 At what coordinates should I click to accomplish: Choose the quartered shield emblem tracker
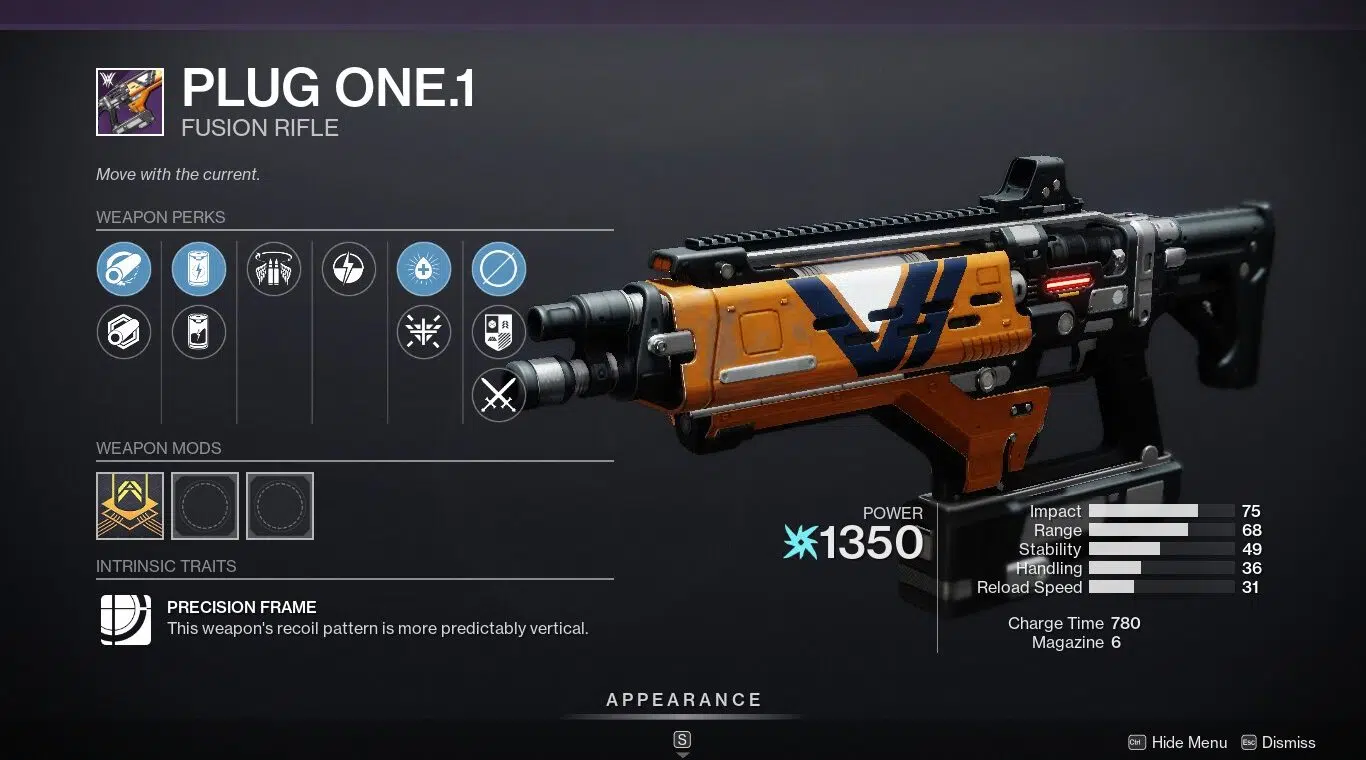click(499, 332)
